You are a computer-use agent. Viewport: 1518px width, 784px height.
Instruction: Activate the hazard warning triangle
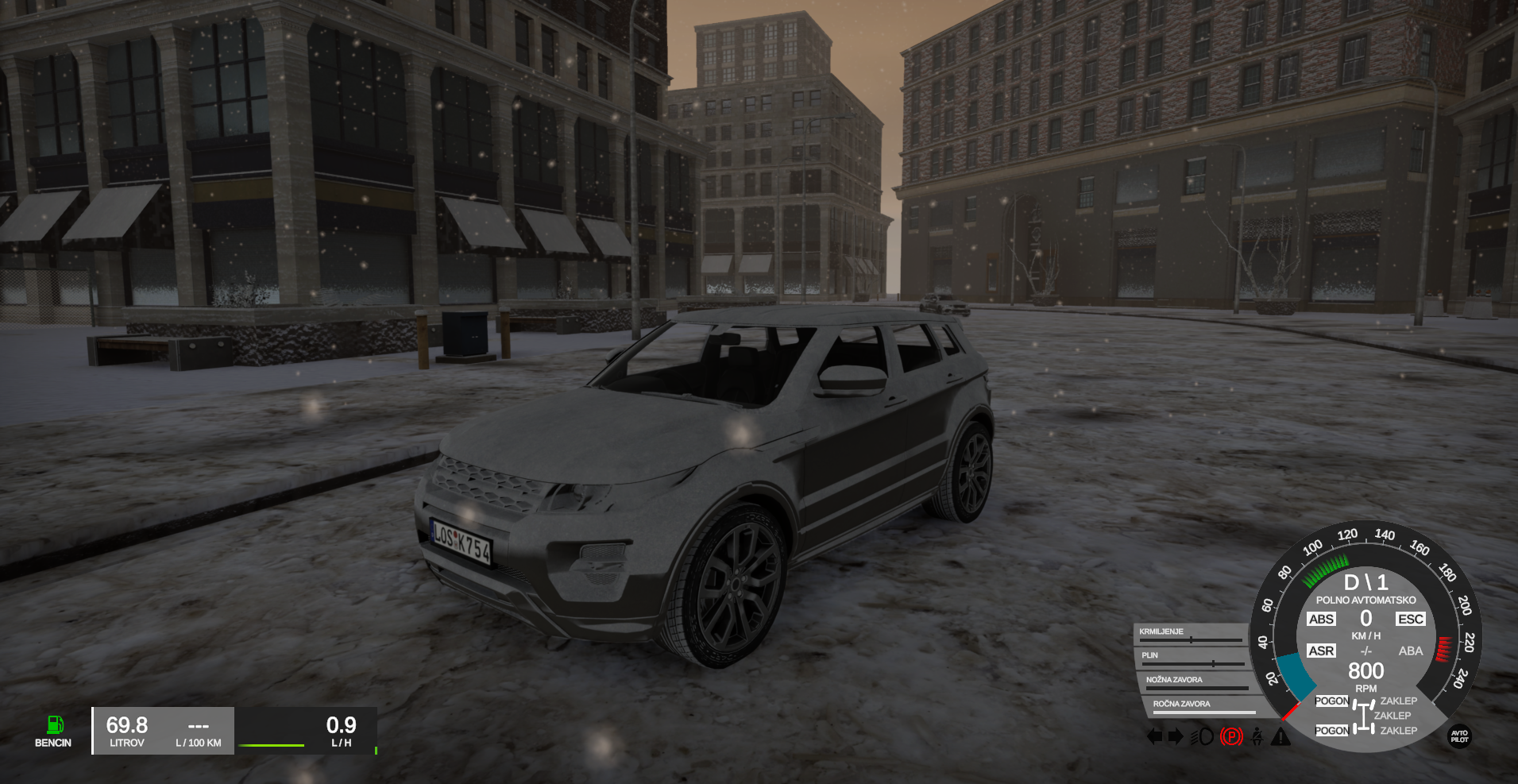click(x=1280, y=737)
